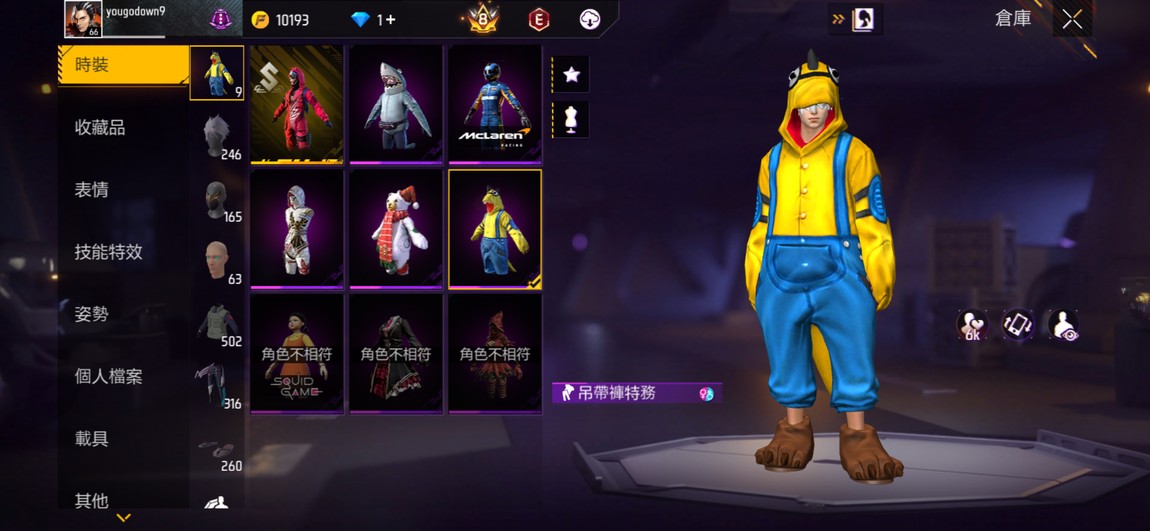This screenshot has height=531, width=1150.
Task: Click the player avatar yougodown9
Action: (x=82, y=19)
